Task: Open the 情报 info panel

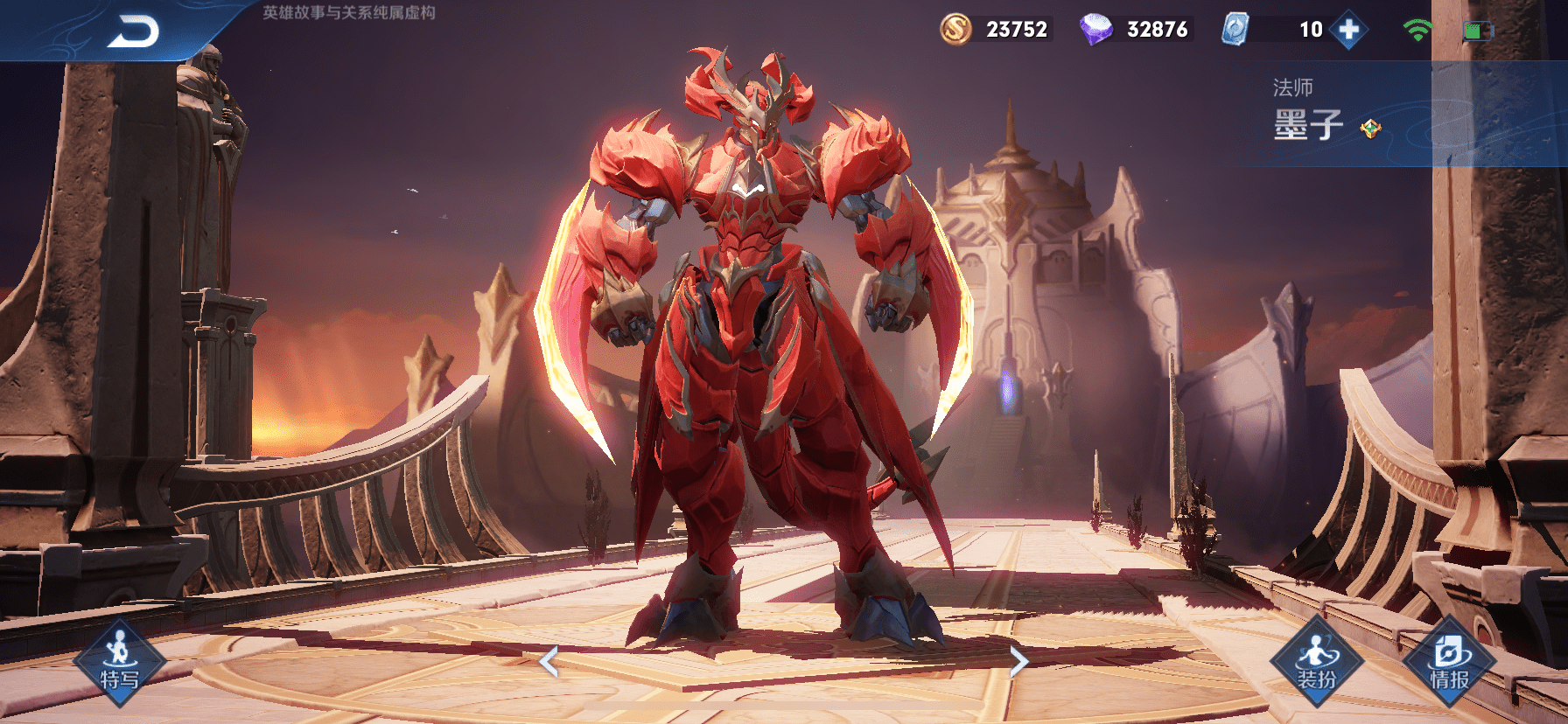Action: click(1449, 664)
